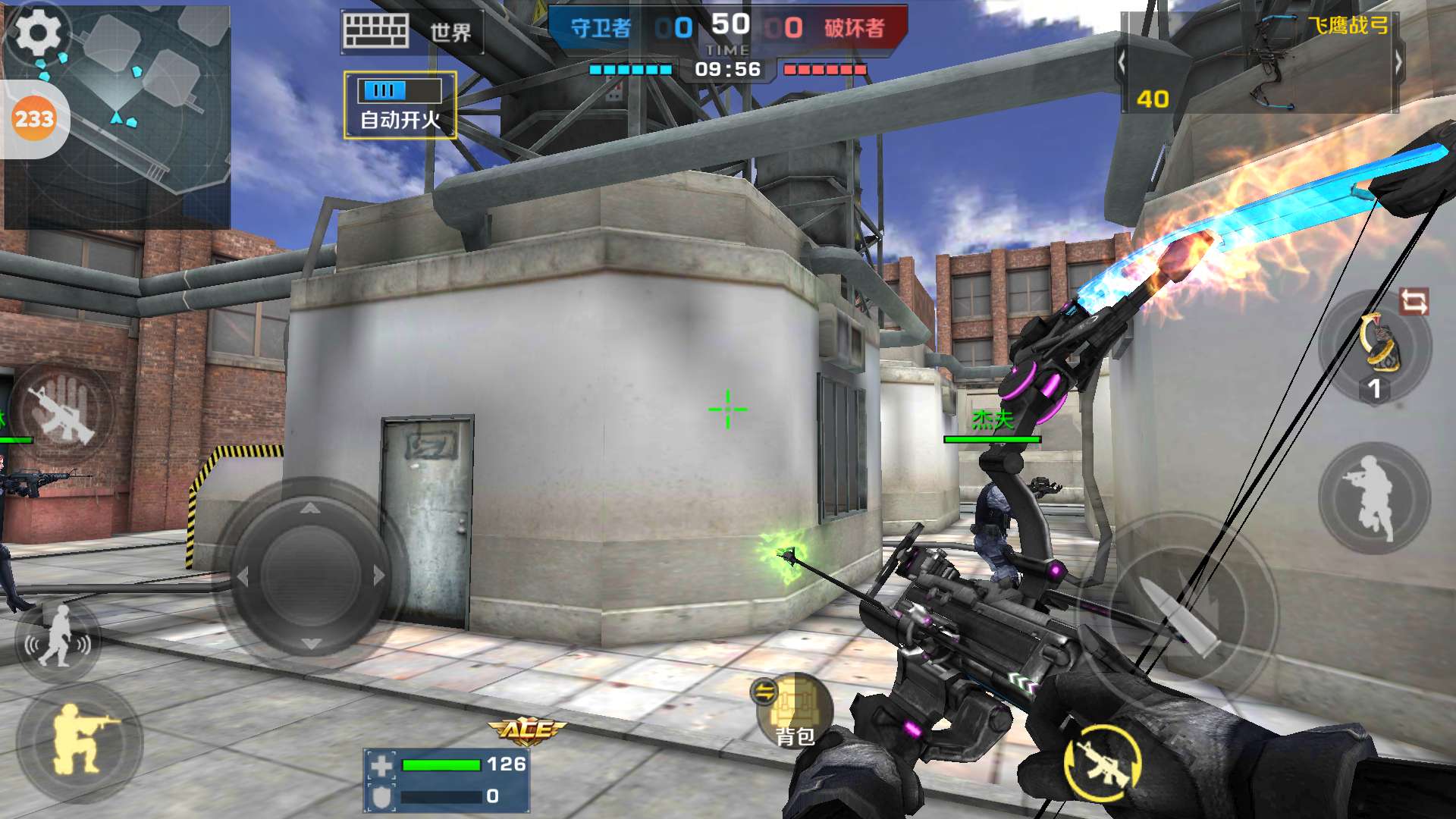Open the gear settings menu
Screen dimensions: 1456x819
(x=37, y=33)
